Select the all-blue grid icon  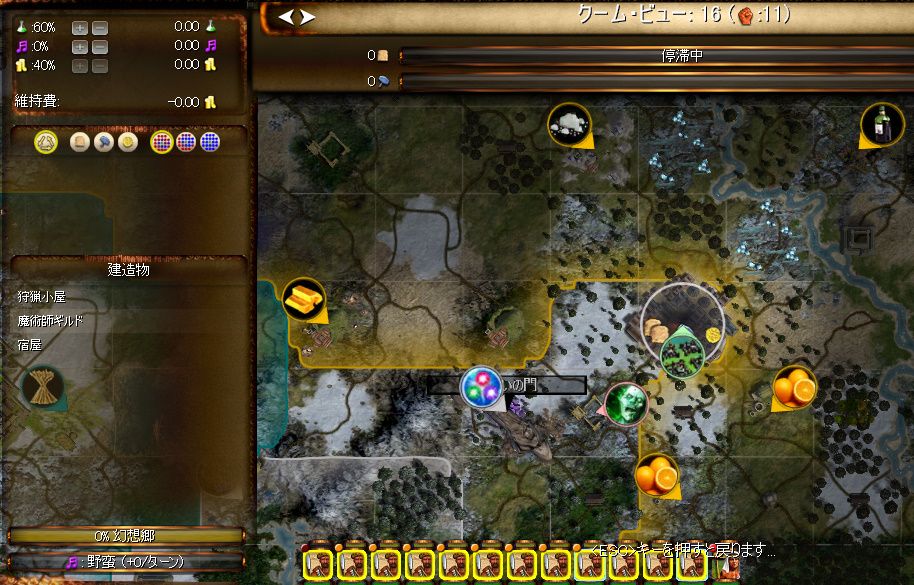(x=209, y=143)
